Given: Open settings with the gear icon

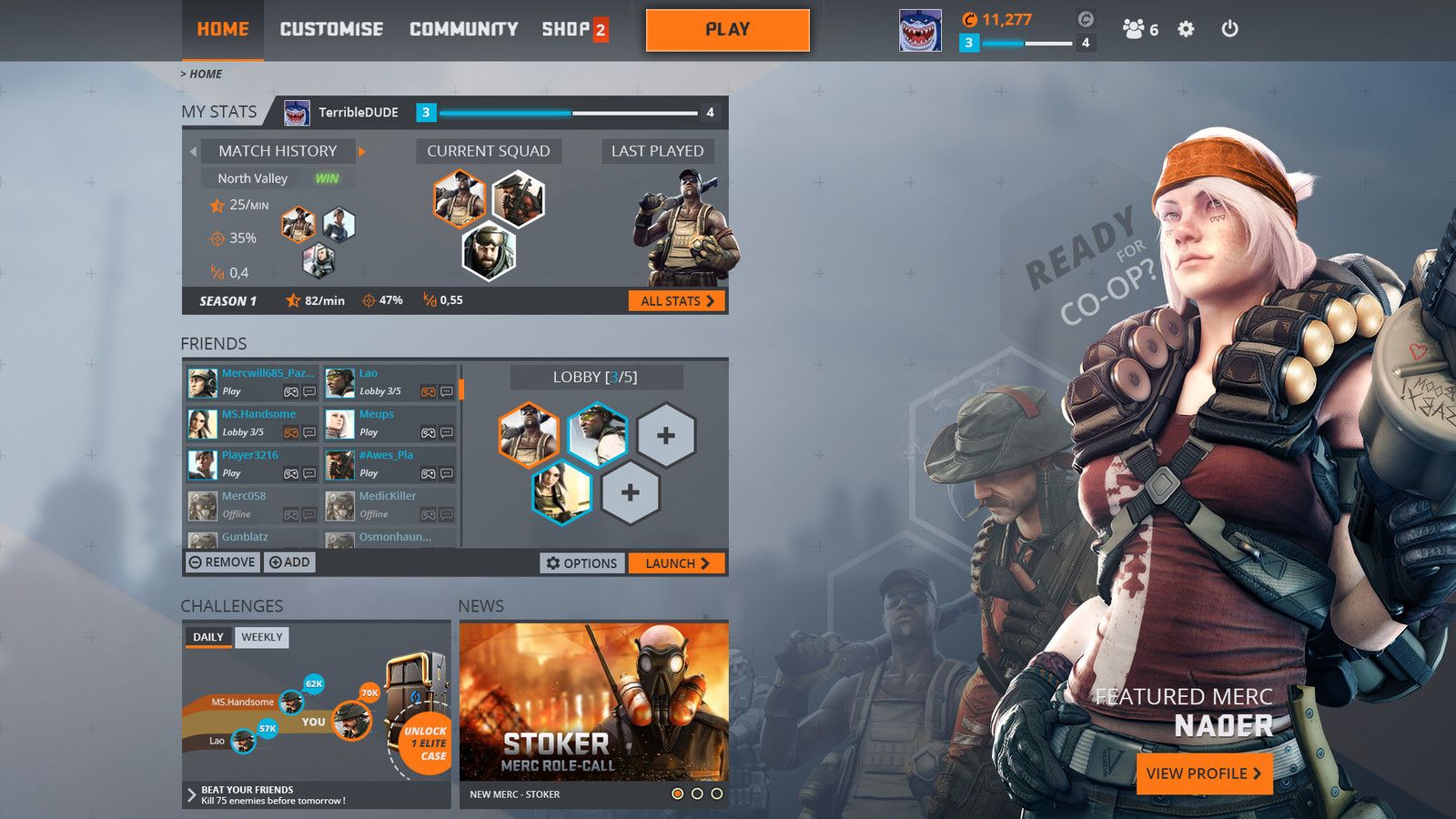Looking at the screenshot, I should coord(1185,29).
